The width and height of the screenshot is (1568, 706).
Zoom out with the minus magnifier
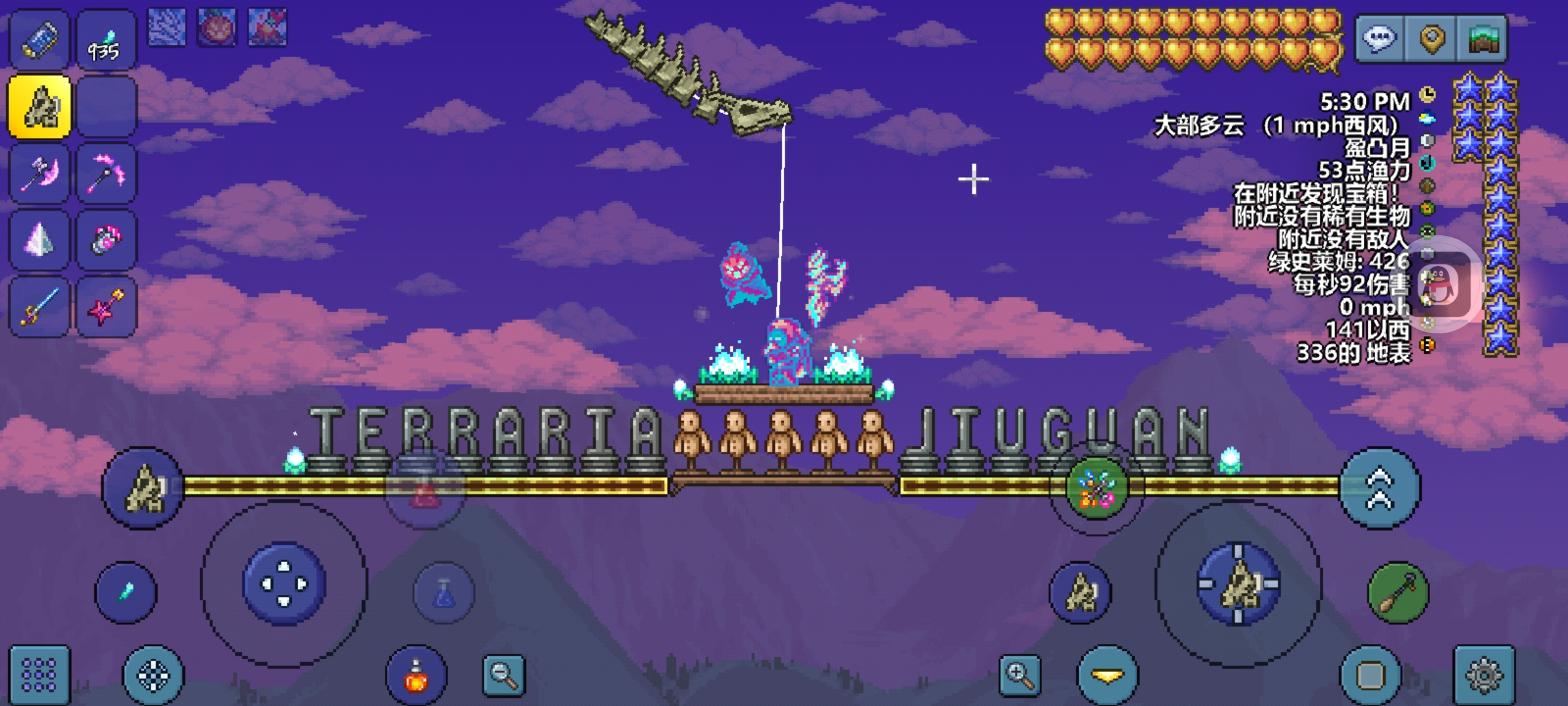504,675
